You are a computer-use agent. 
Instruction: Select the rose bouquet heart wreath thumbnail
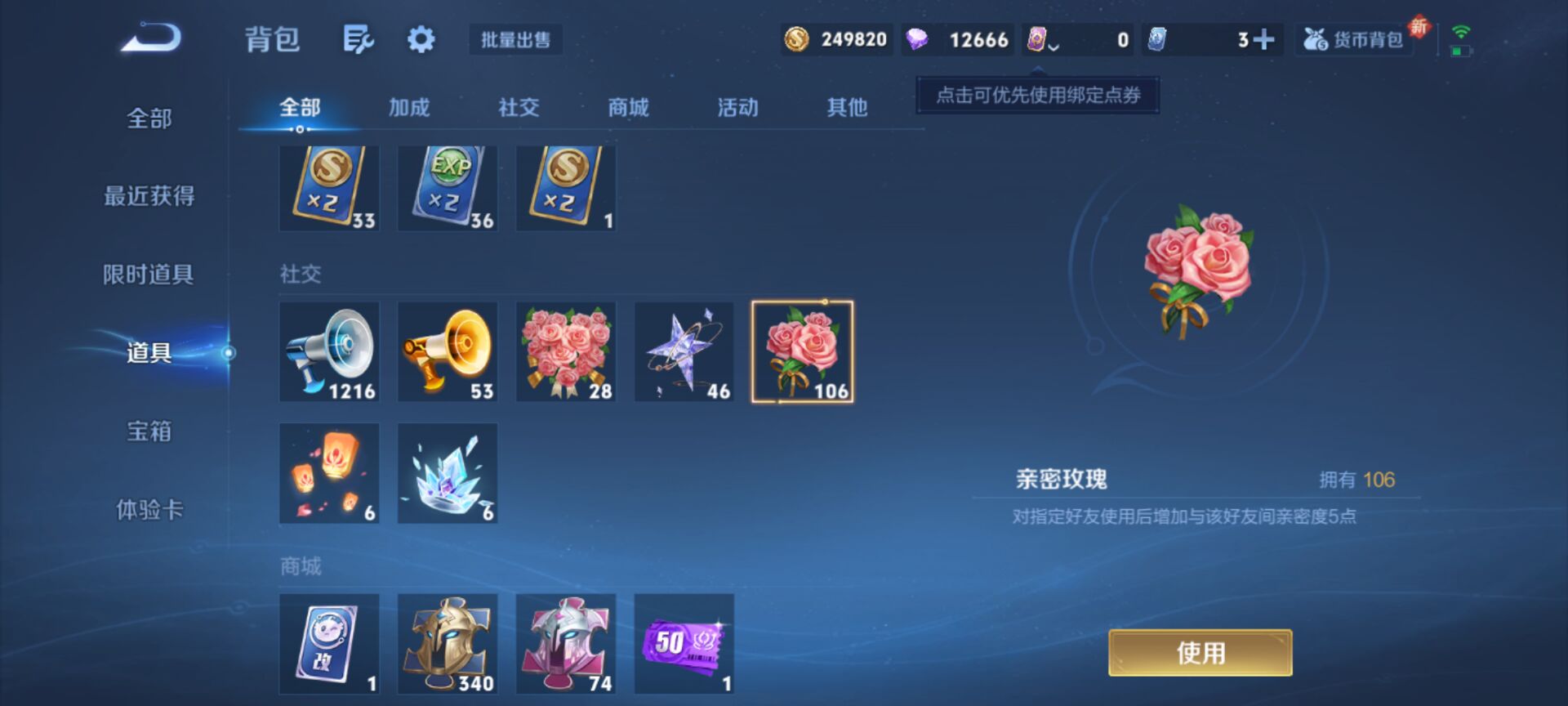564,351
